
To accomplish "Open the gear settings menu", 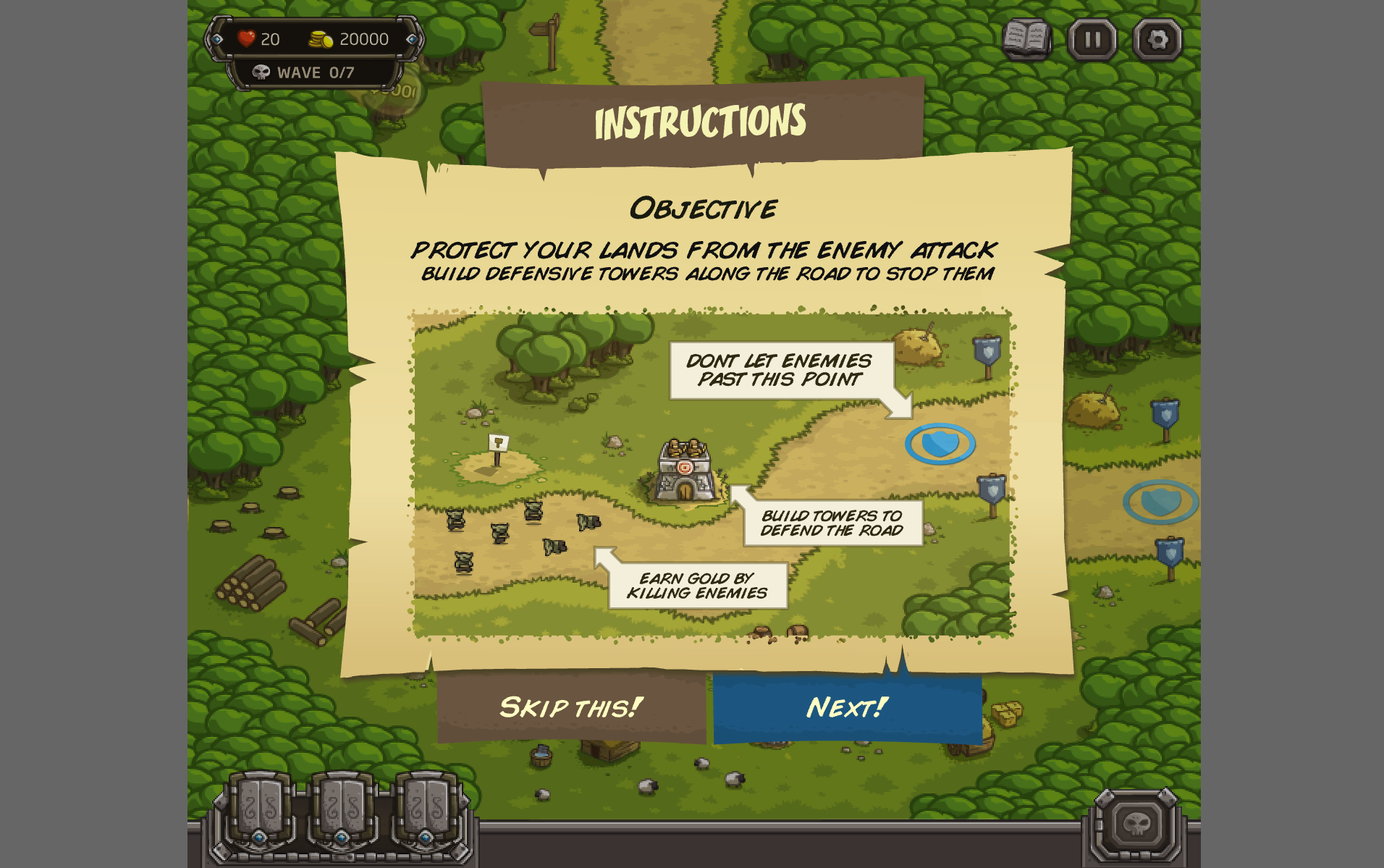I will [x=1157, y=39].
